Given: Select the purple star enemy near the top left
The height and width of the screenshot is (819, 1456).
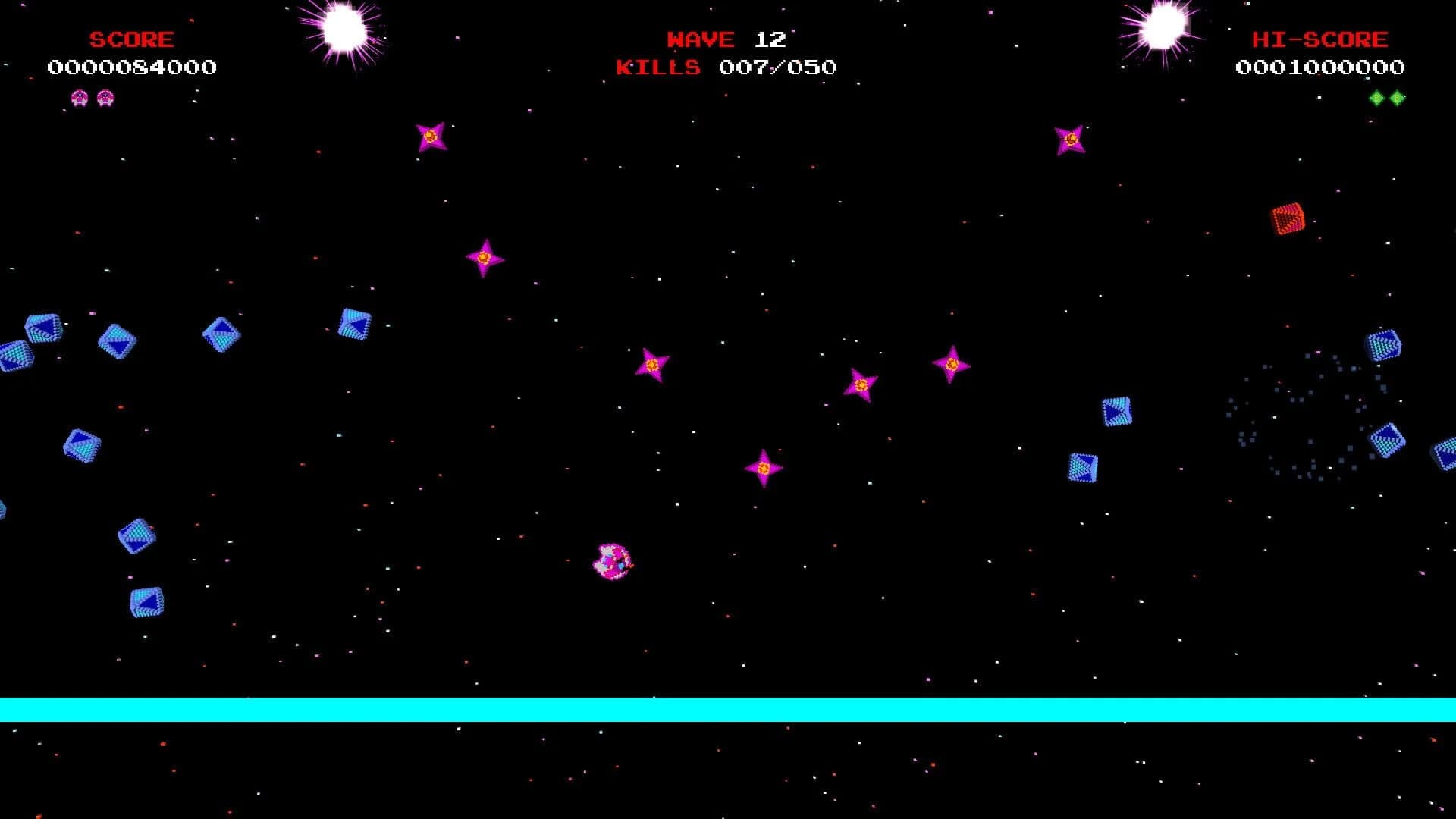Looking at the screenshot, I should [x=431, y=136].
